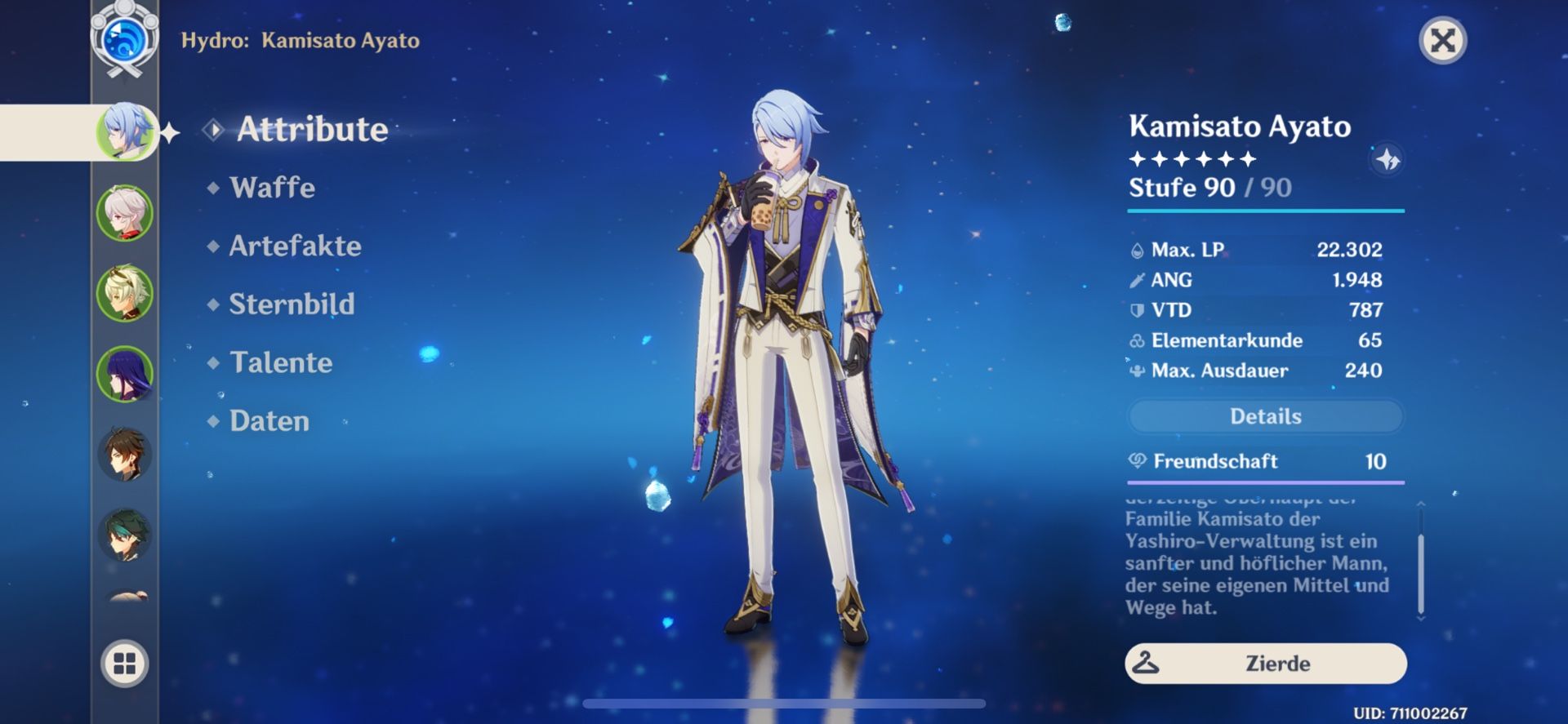1568x724 pixels.
Task: Click the VTD shield stat icon
Action: tap(1137, 310)
